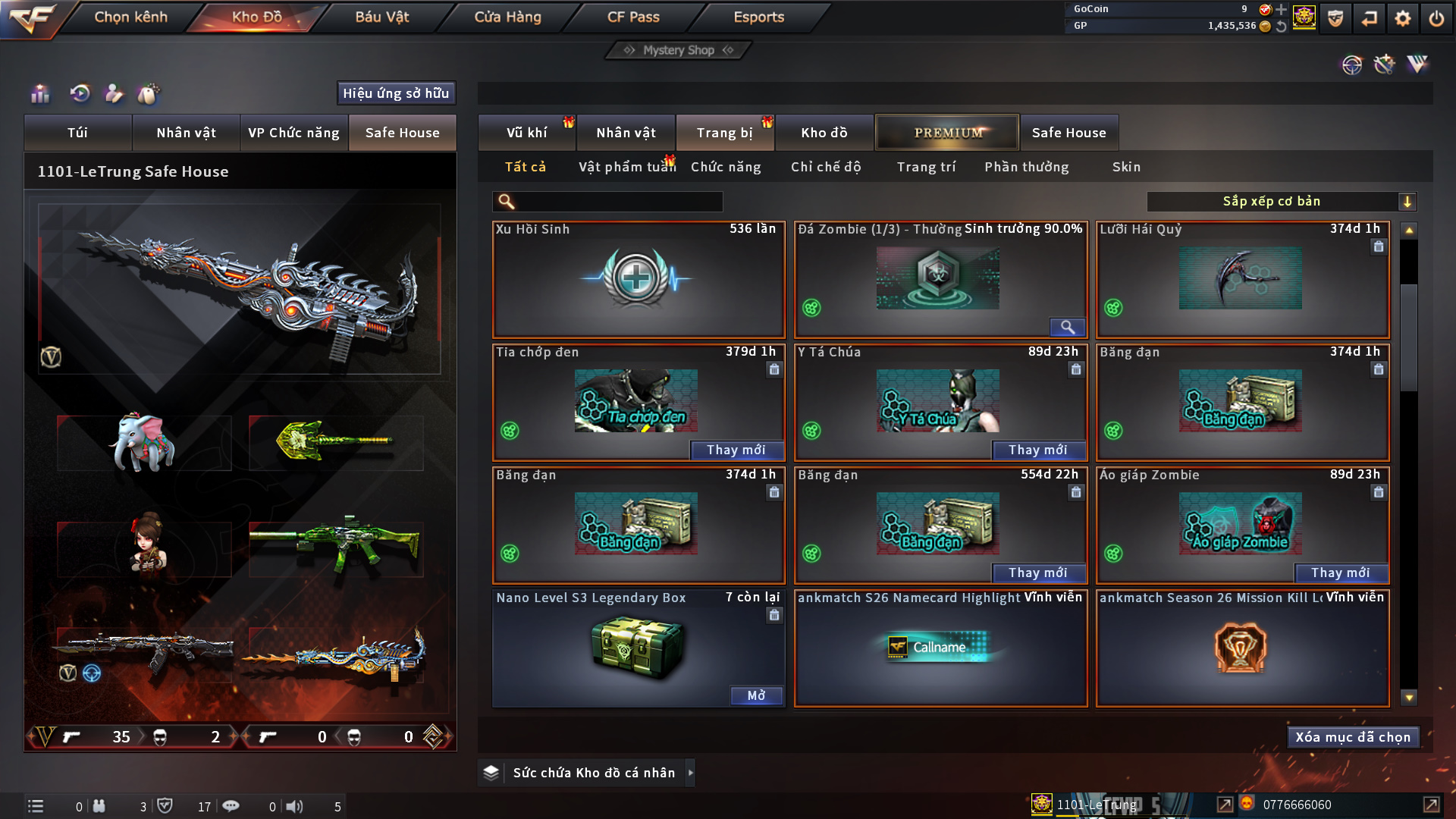
Task: Open the Sắp xếp cơ bản sort dropdown
Action: click(x=1281, y=202)
